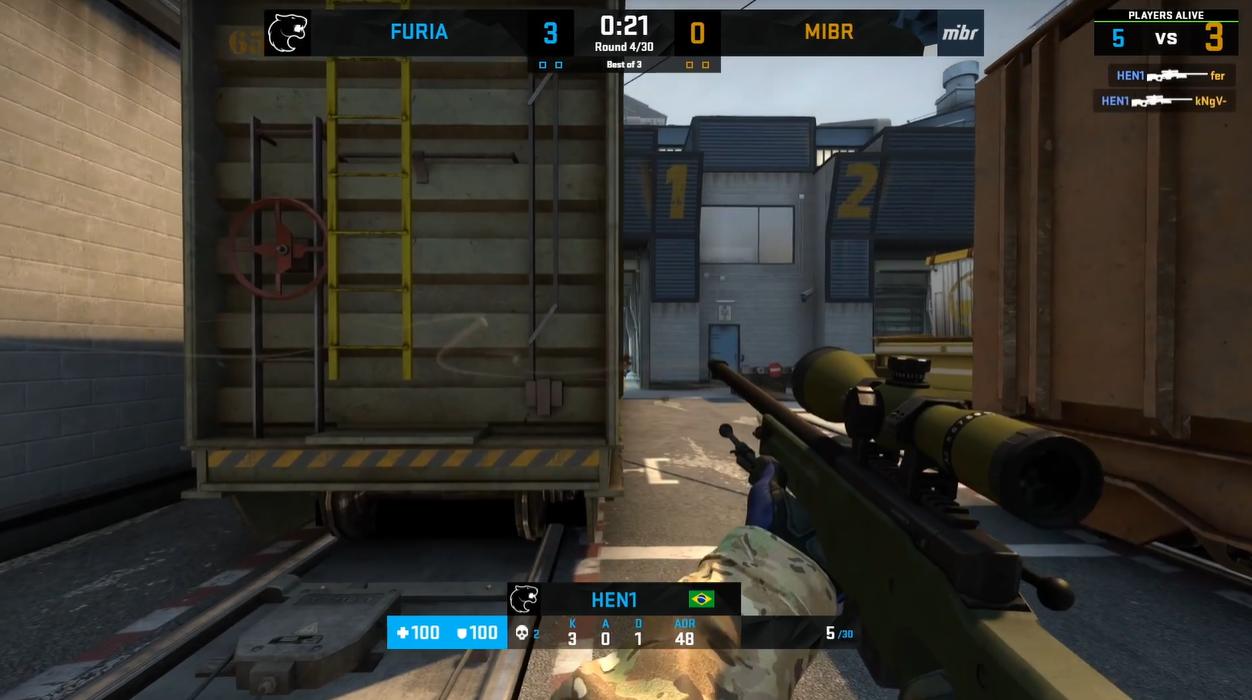This screenshot has height=700, width=1252.
Task: Select the MIBR team logo
Action: tap(960, 33)
